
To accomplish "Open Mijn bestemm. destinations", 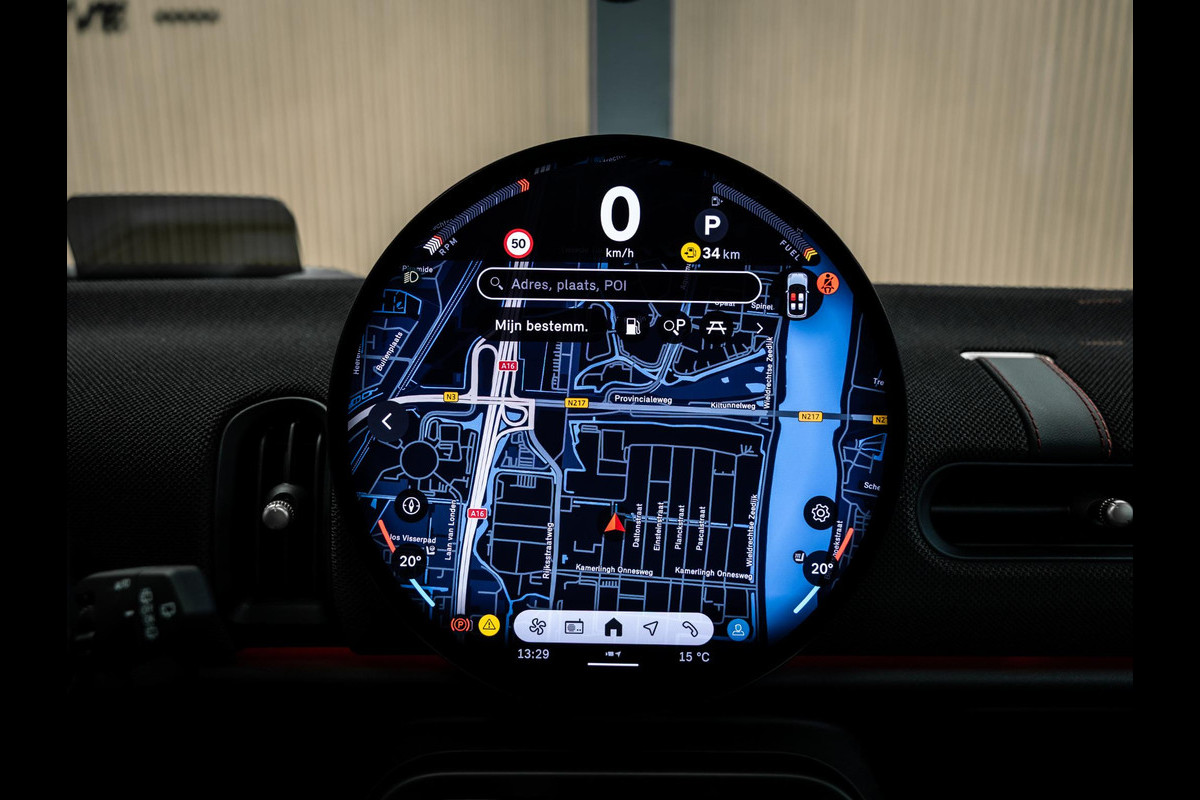I will click(x=541, y=326).
